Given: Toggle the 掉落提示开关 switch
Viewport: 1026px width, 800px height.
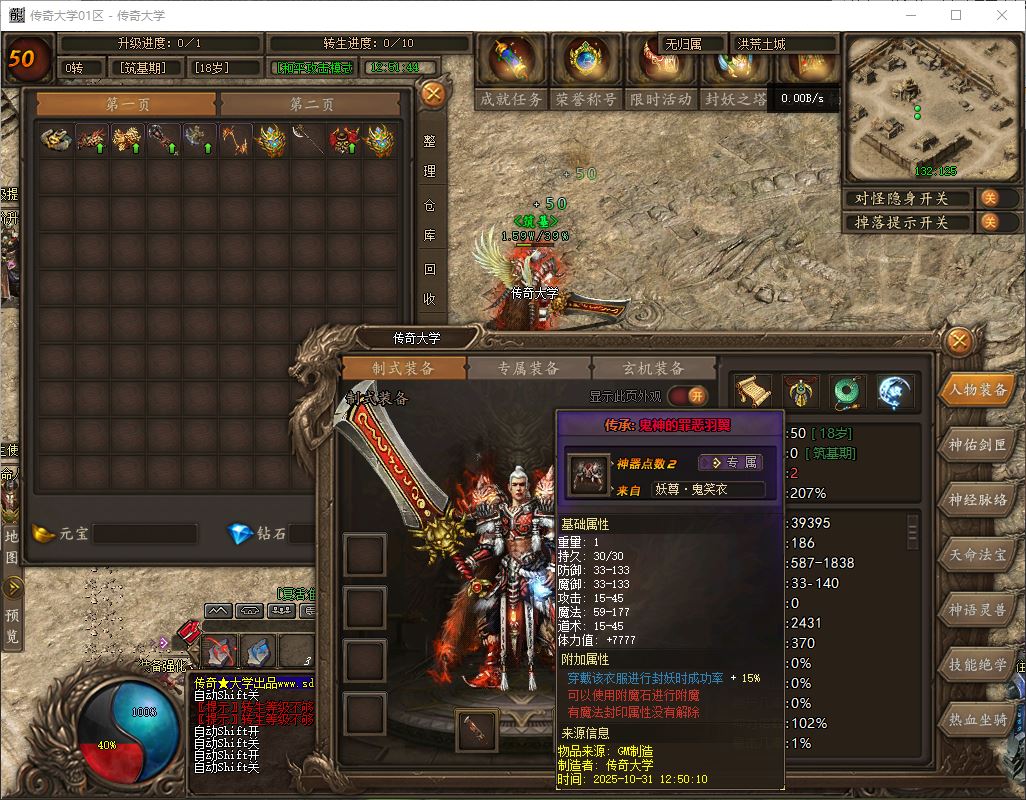Looking at the screenshot, I should click(x=988, y=222).
